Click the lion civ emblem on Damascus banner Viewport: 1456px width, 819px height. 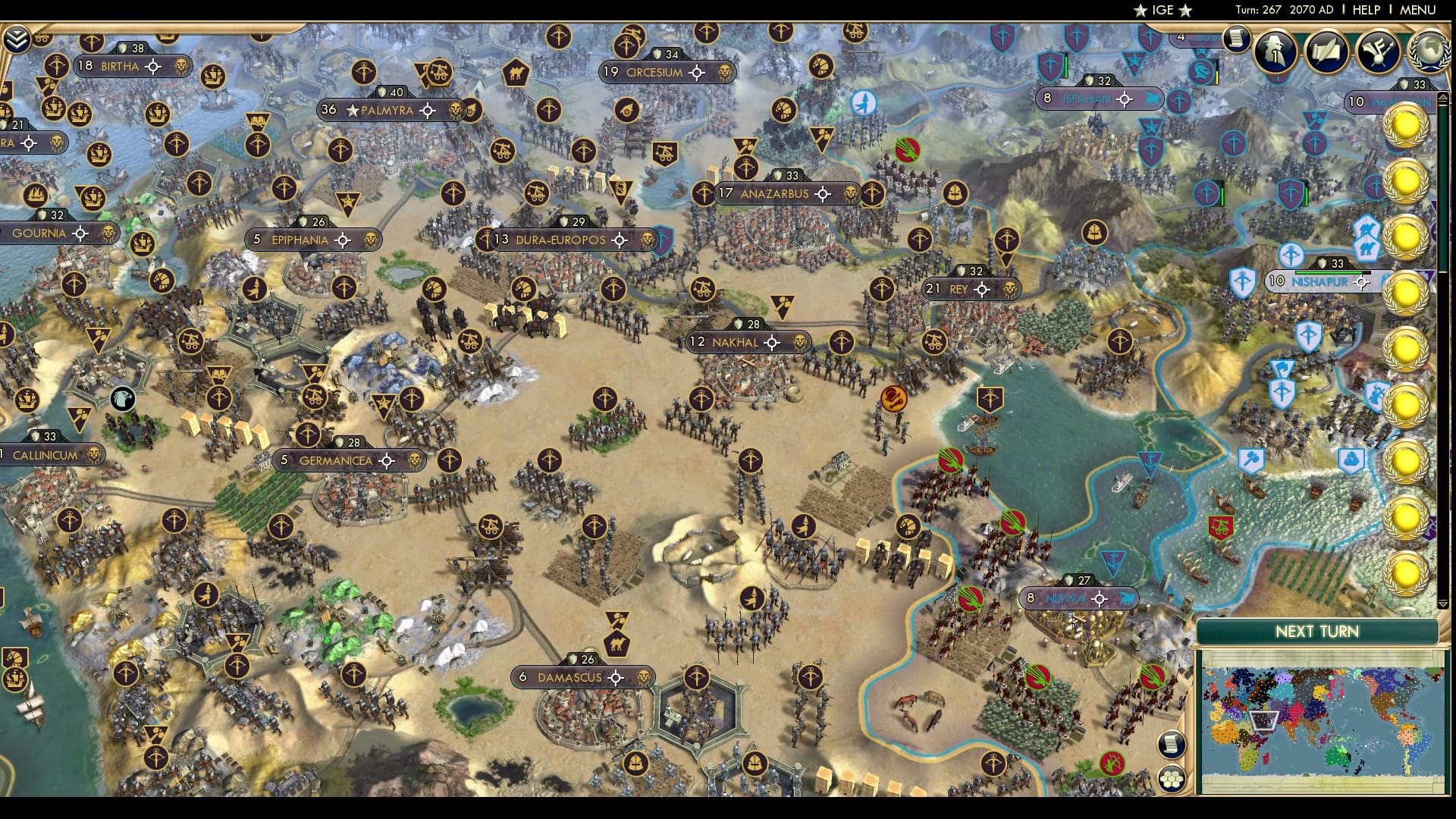[645, 677]
